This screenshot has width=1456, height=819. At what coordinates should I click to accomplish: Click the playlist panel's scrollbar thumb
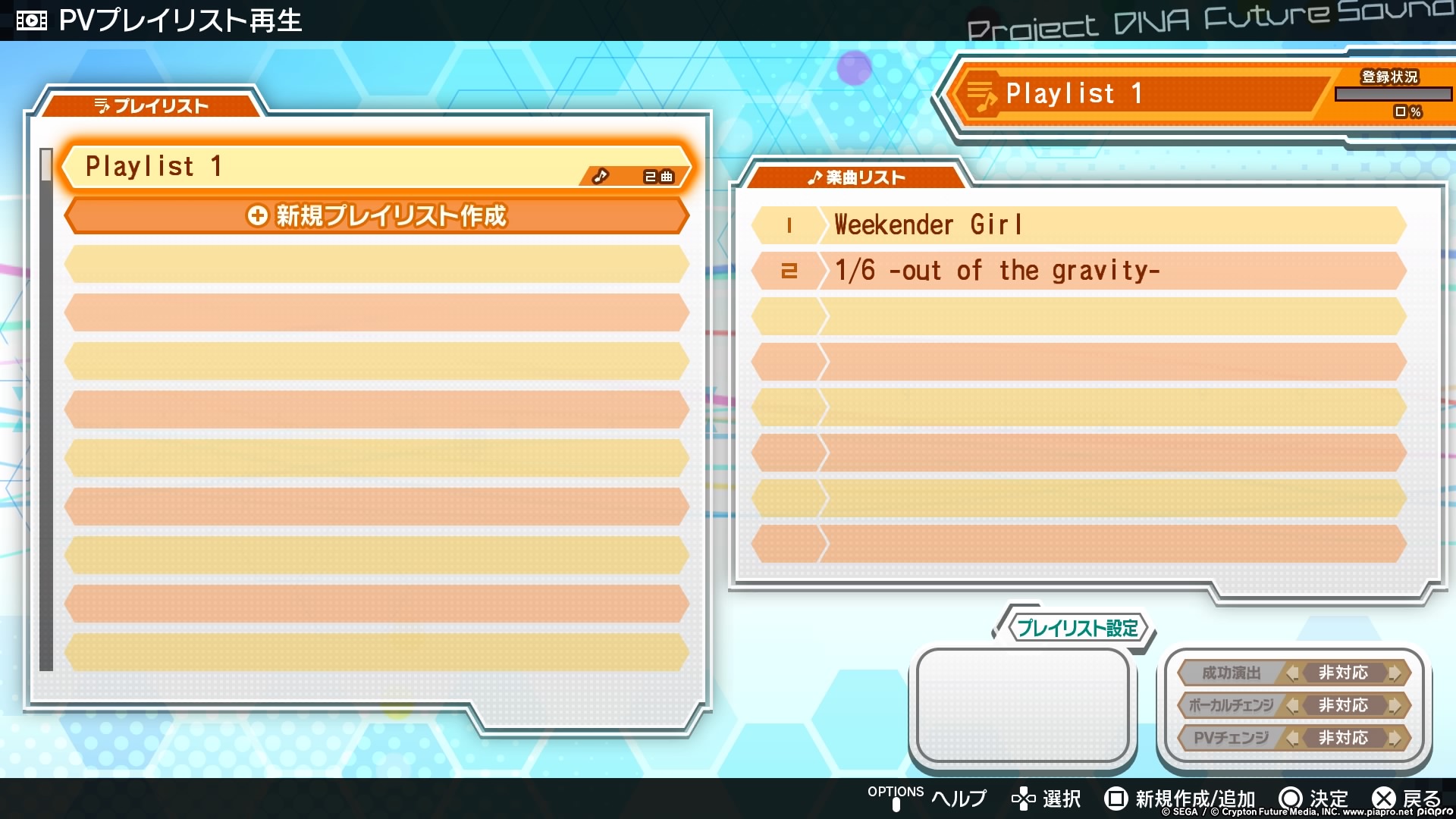tap(46, 165)
